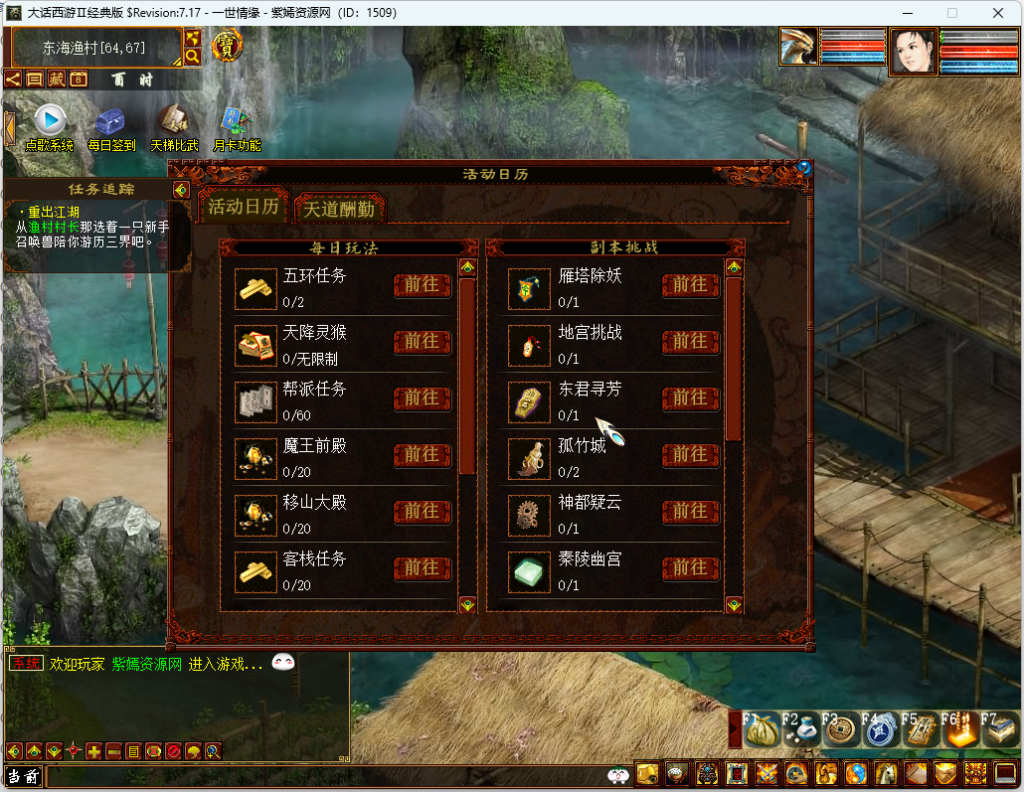This screenshot has height=792, width=1024.
Task: Open the player character portrait
Action: 913,51
